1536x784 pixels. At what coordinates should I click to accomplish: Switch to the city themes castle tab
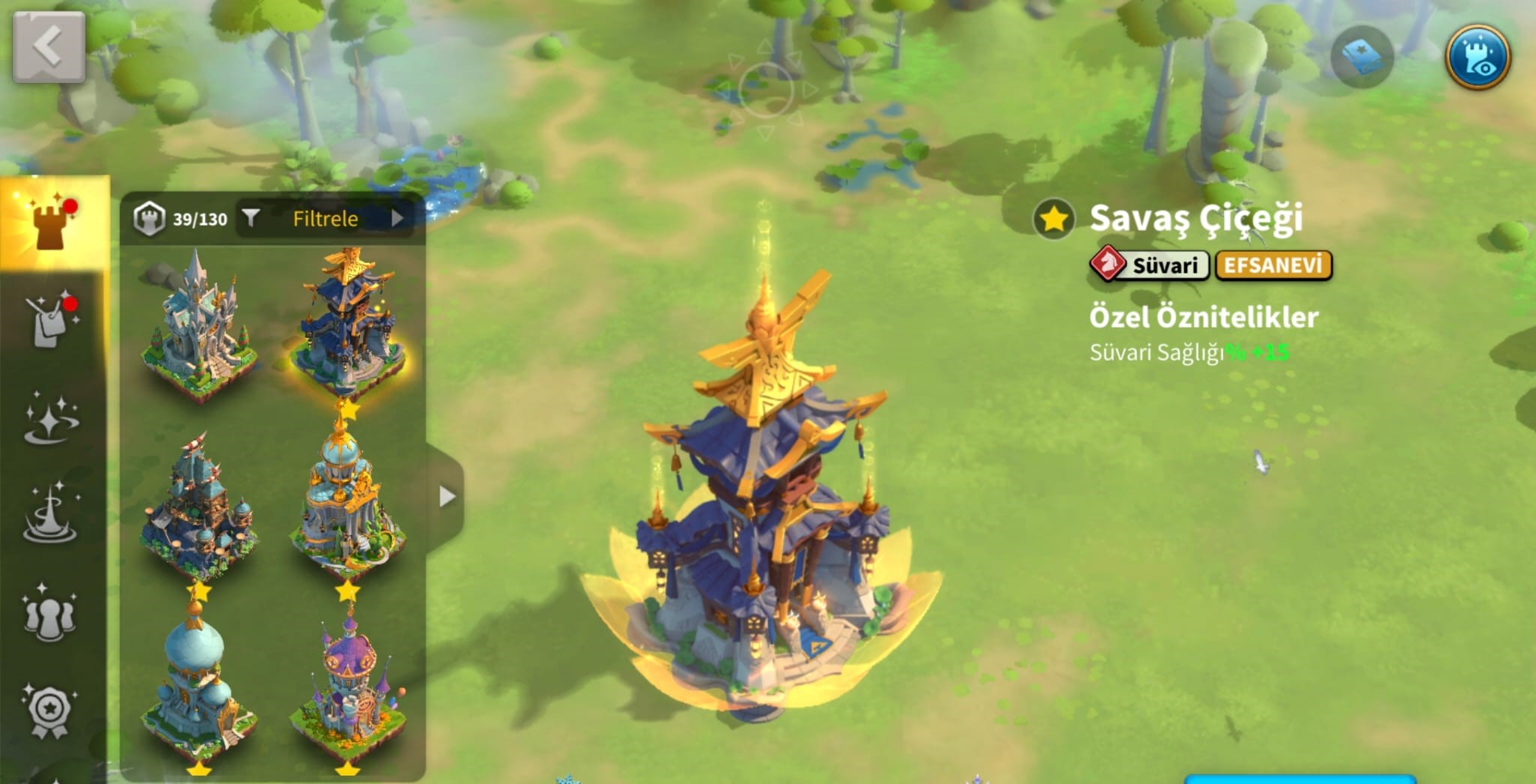click(x=52, y=223)
